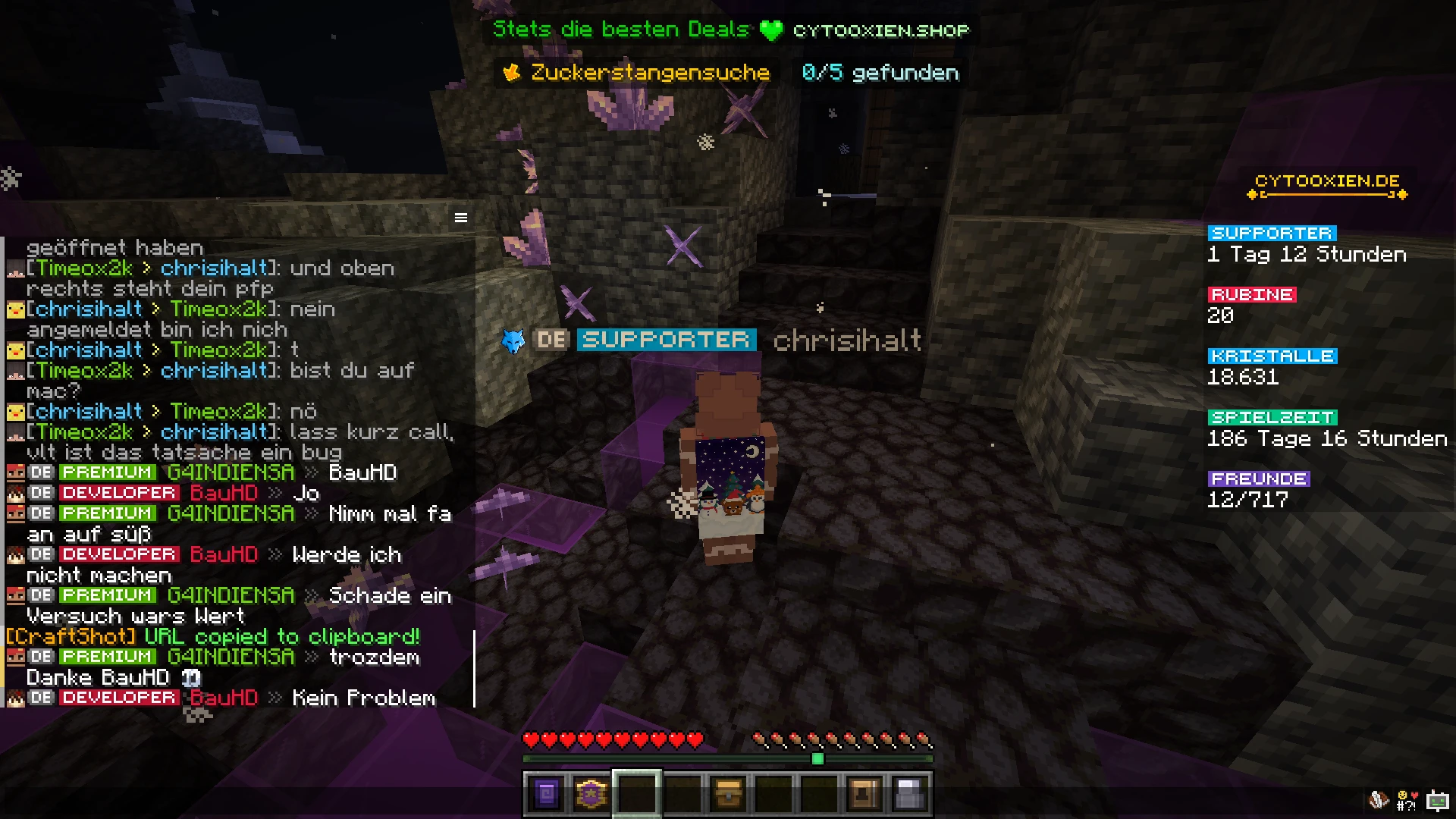Expand the FREUNDE entry on the sidebar
Screen dimensions: 1456x819
pos(1259,478)
